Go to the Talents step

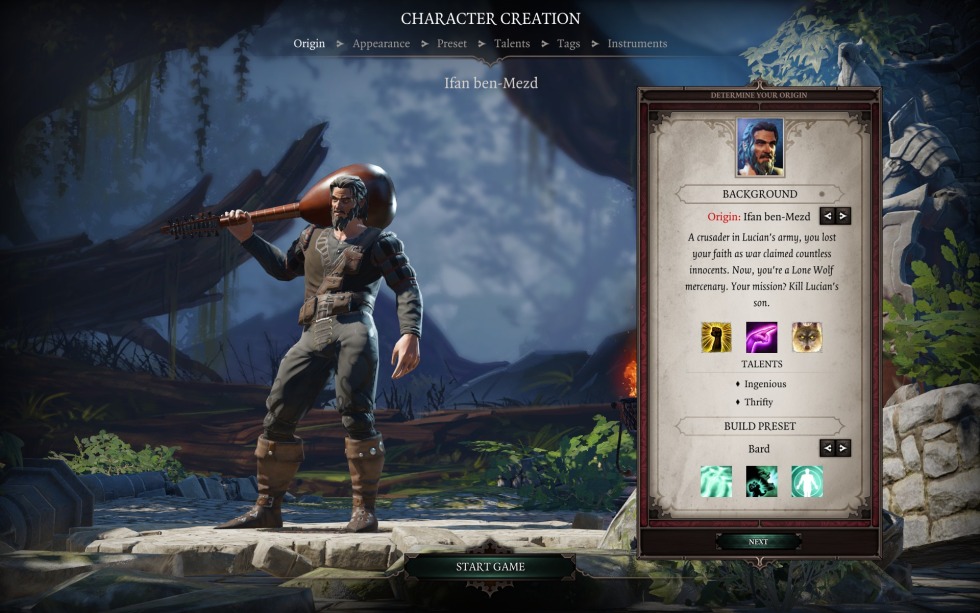click(x=512, y=44)
